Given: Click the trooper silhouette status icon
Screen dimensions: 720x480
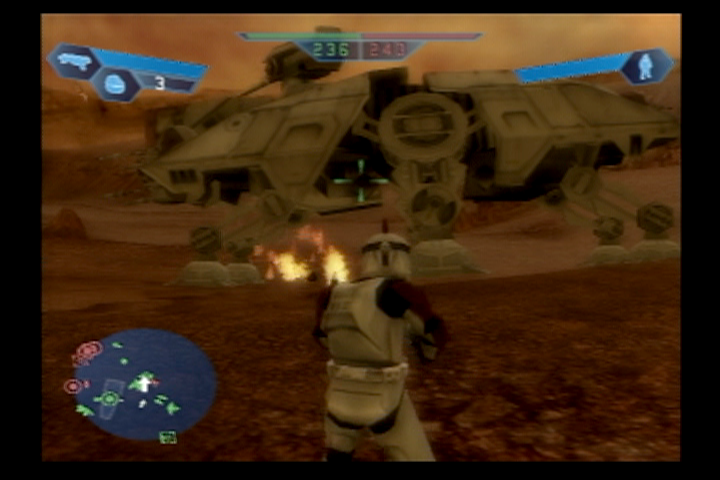Looking at the screenshot, I should 645,66.
